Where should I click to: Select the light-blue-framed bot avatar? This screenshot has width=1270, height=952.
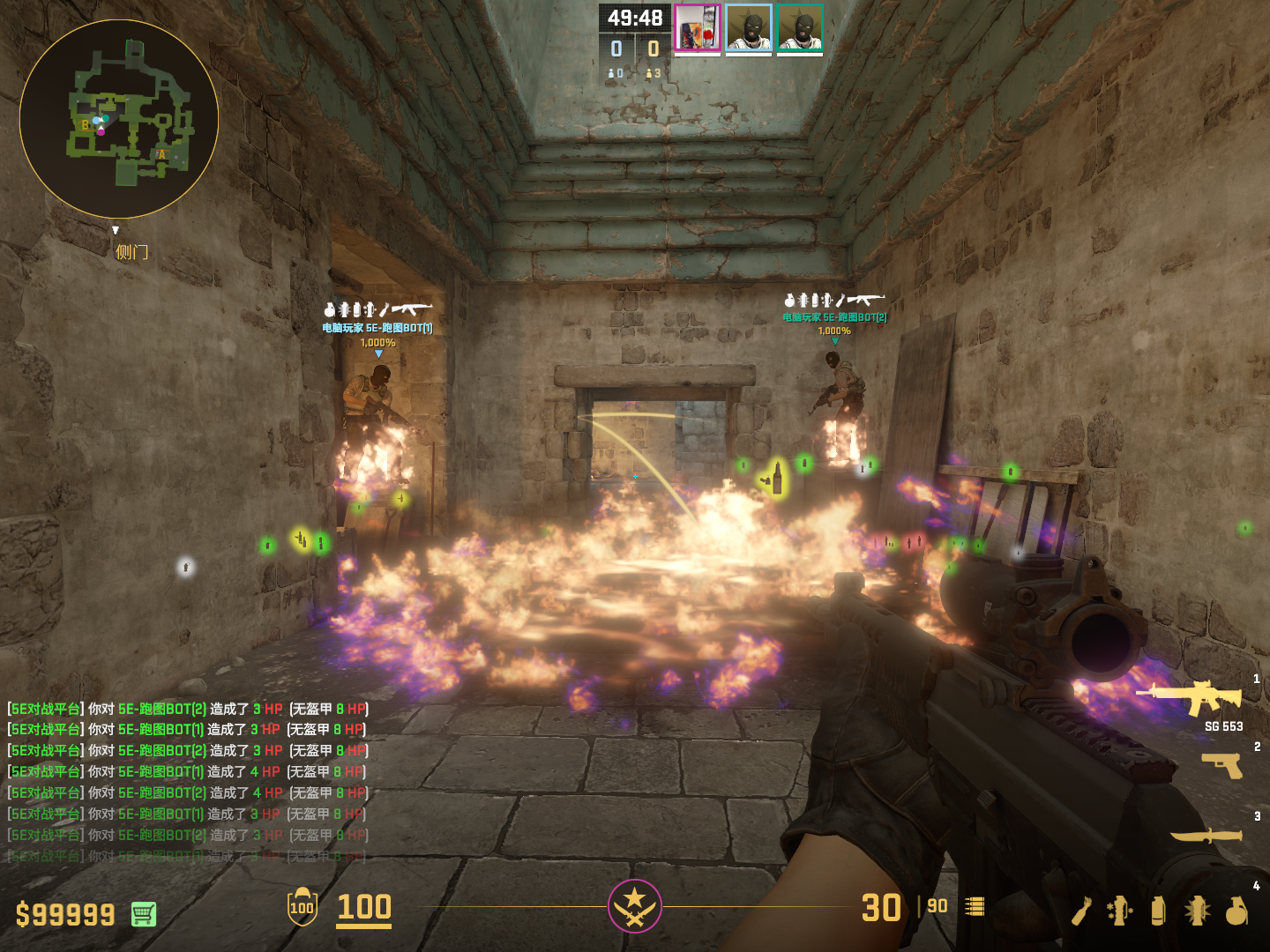pos(749,27)
